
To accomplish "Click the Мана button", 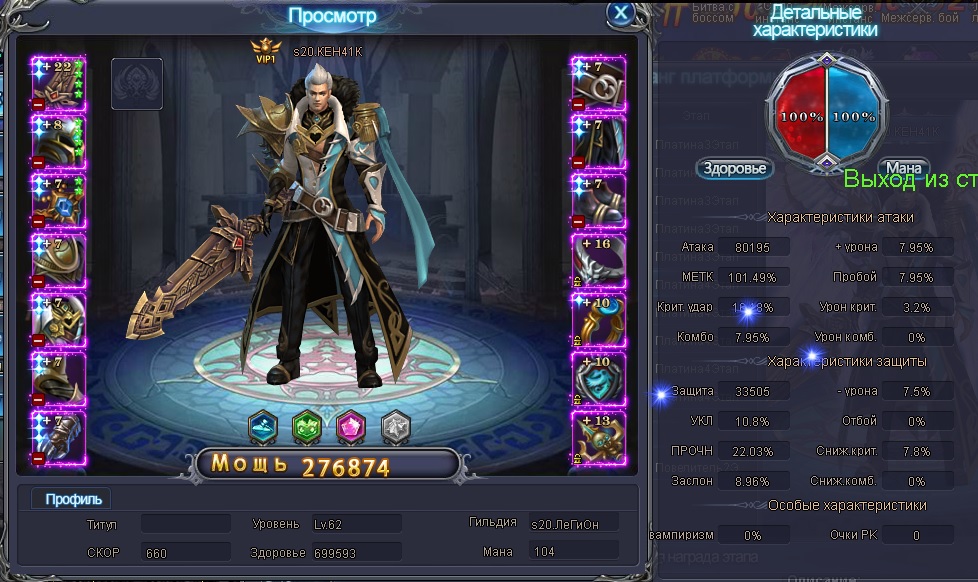I will pos(903,168).
